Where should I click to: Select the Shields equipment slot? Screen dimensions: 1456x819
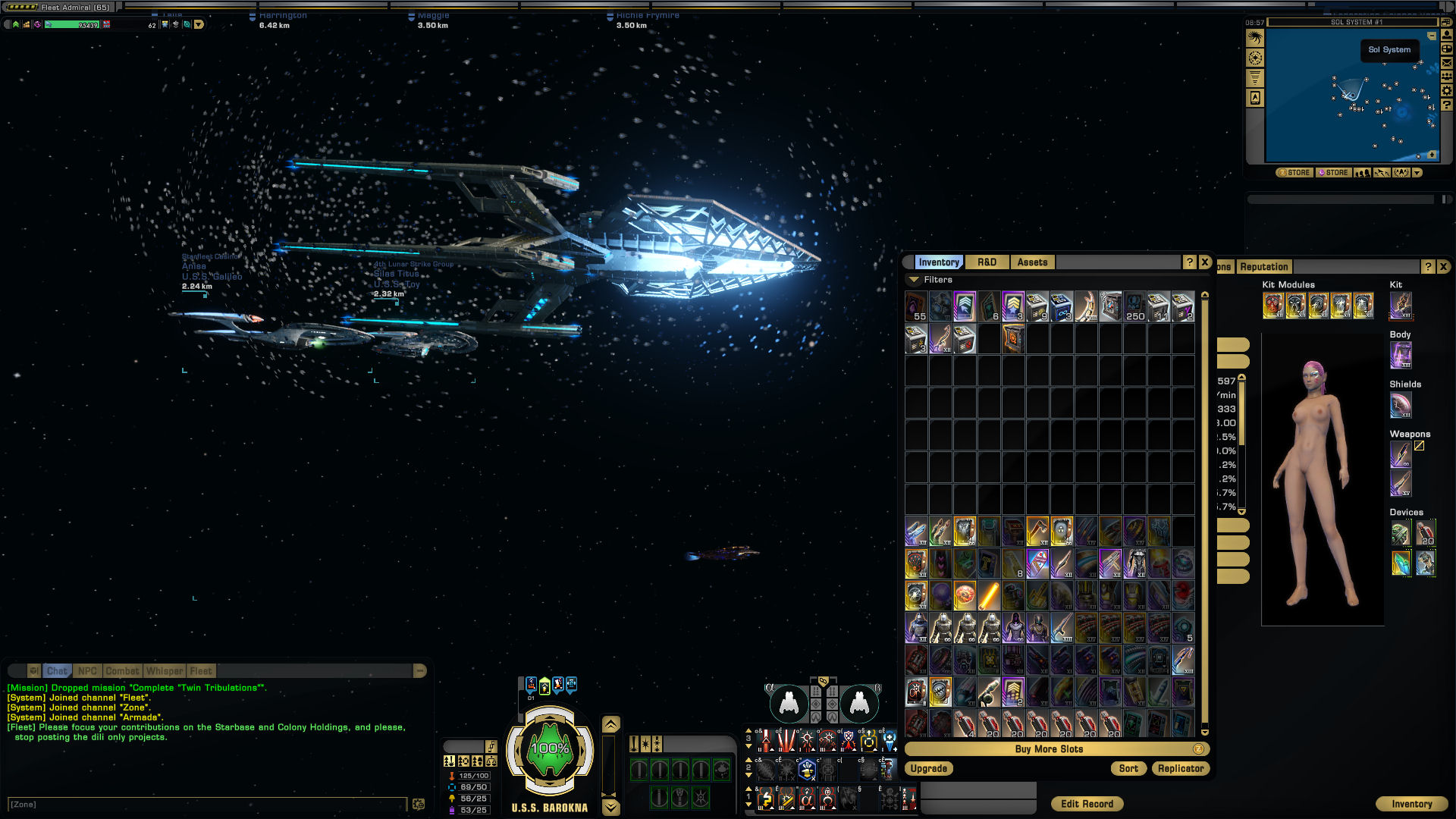click(x=1401, y=405)
